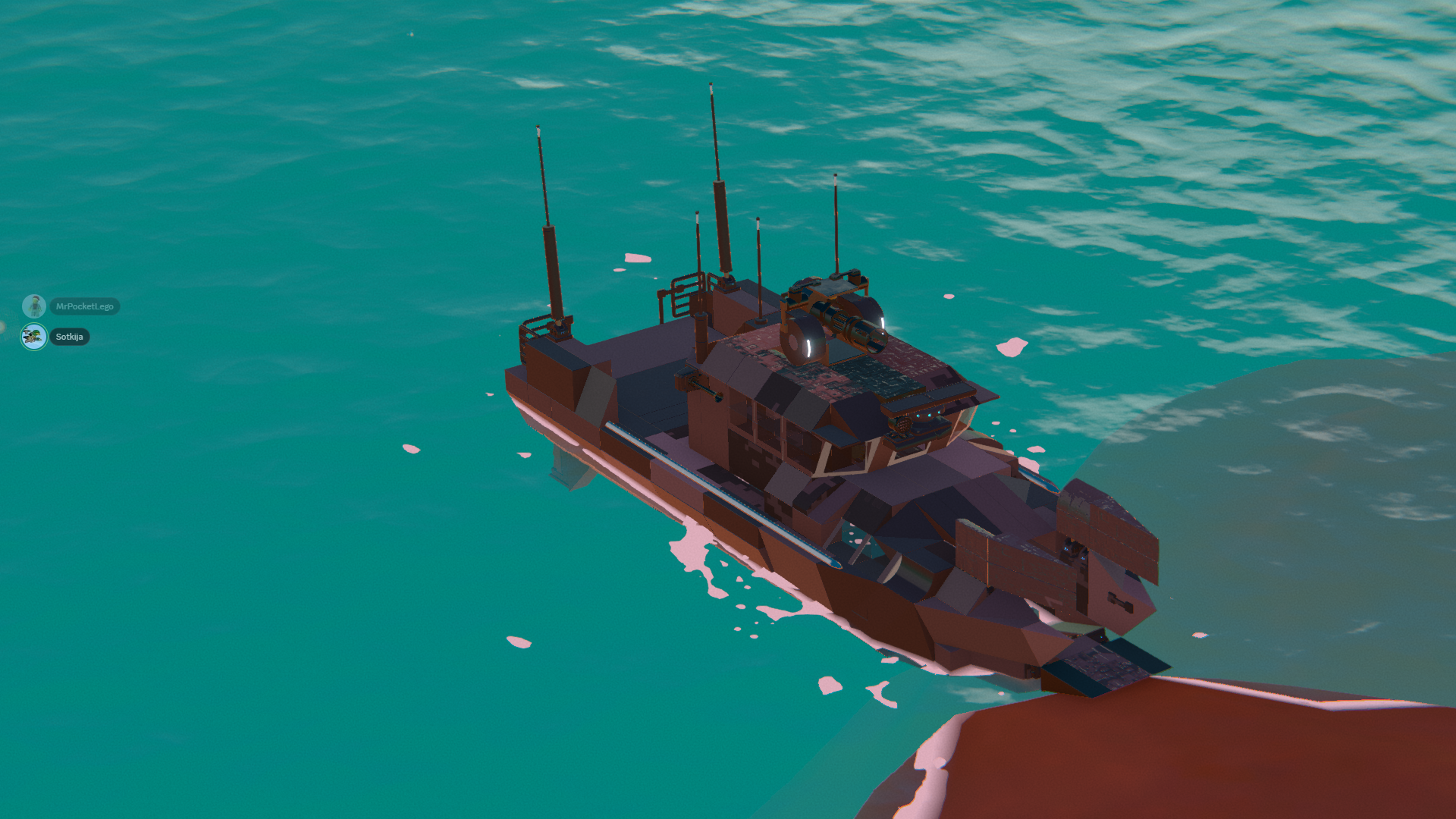Click MrPocketLego's player avatar icon
This screenshot has width=1456, height=819.
pyautogui.click(x=33, y=306)
